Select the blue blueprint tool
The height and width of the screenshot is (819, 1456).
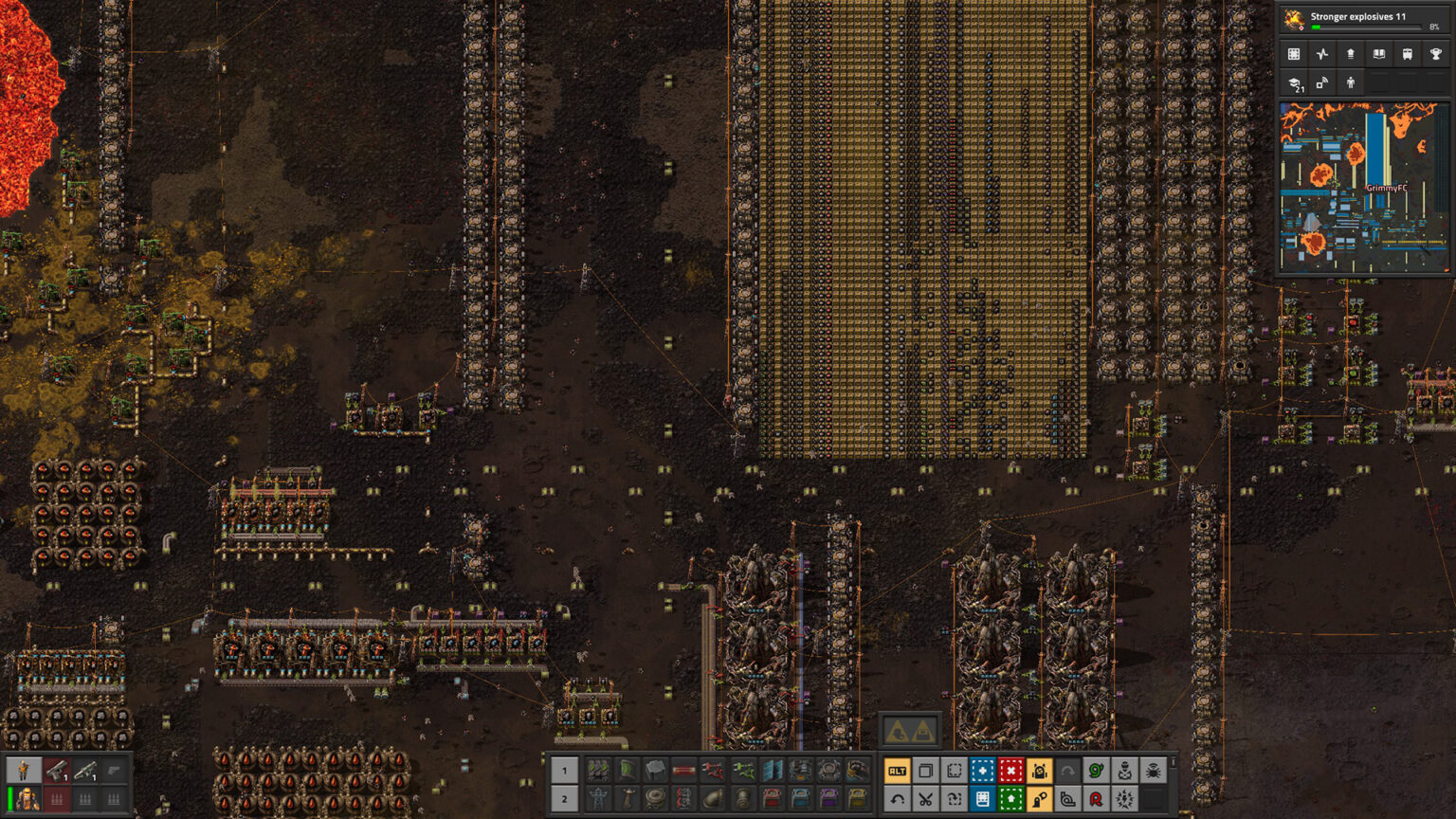[982, 771]
